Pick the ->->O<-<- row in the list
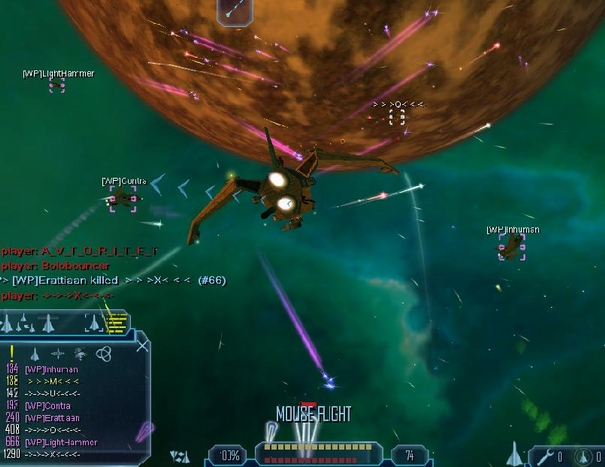The height and width of the screenshot is (467, 605). (52, 430)
